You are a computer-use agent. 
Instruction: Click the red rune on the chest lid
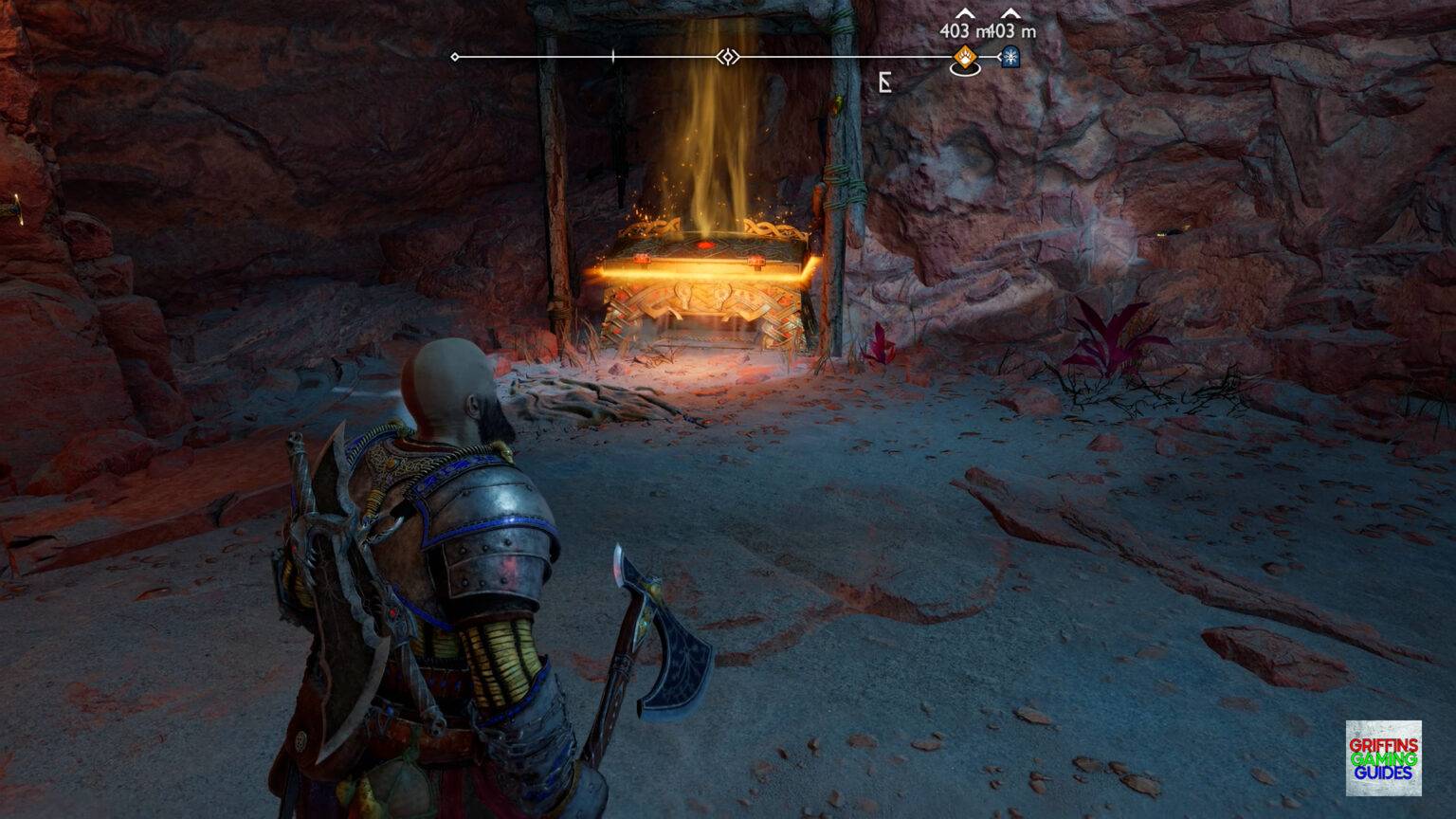tap(705, 245)
